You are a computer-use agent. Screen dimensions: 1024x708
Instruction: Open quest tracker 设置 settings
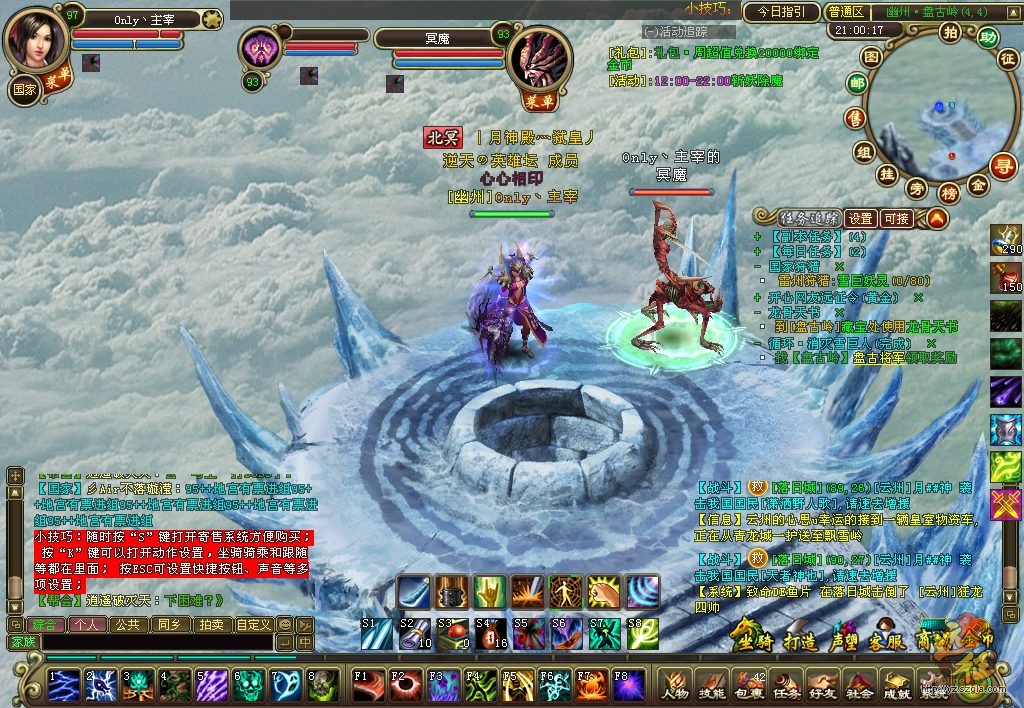860,218
